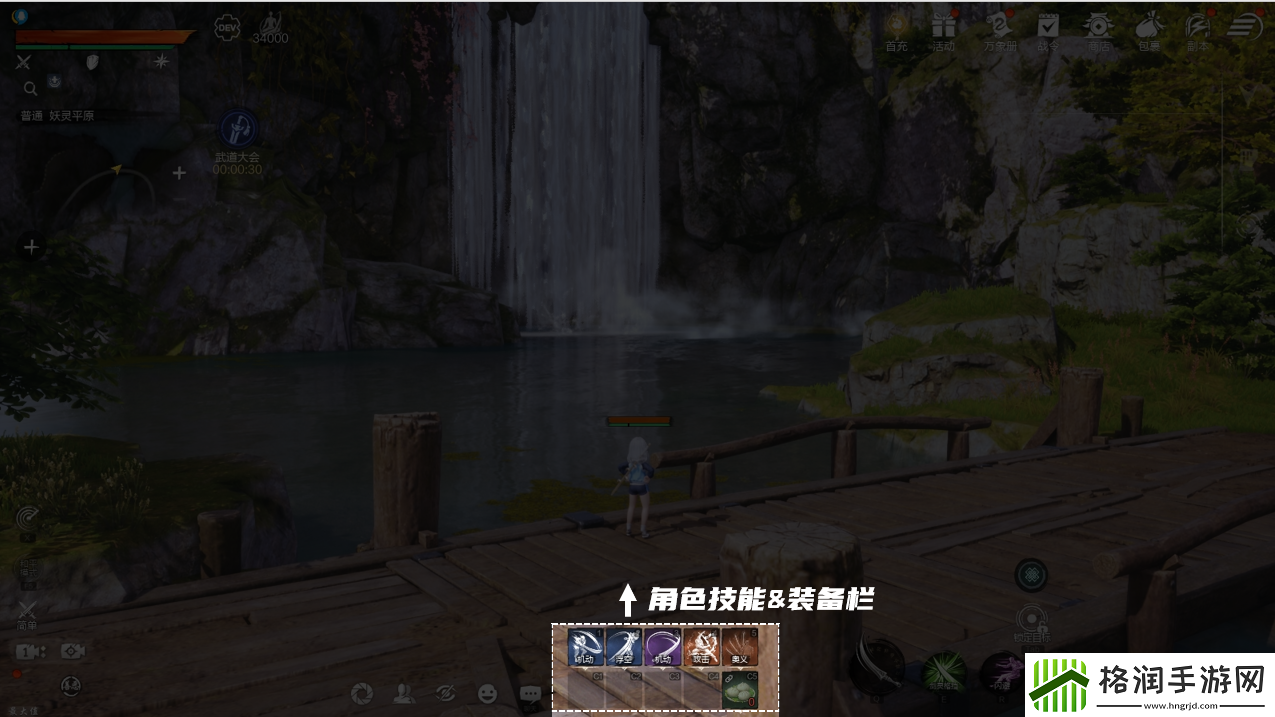Image resolution: width=1275 pixels, height=717 pixels.
Task: Trigger the 奥义 ultimate skill
Action: 740,647
